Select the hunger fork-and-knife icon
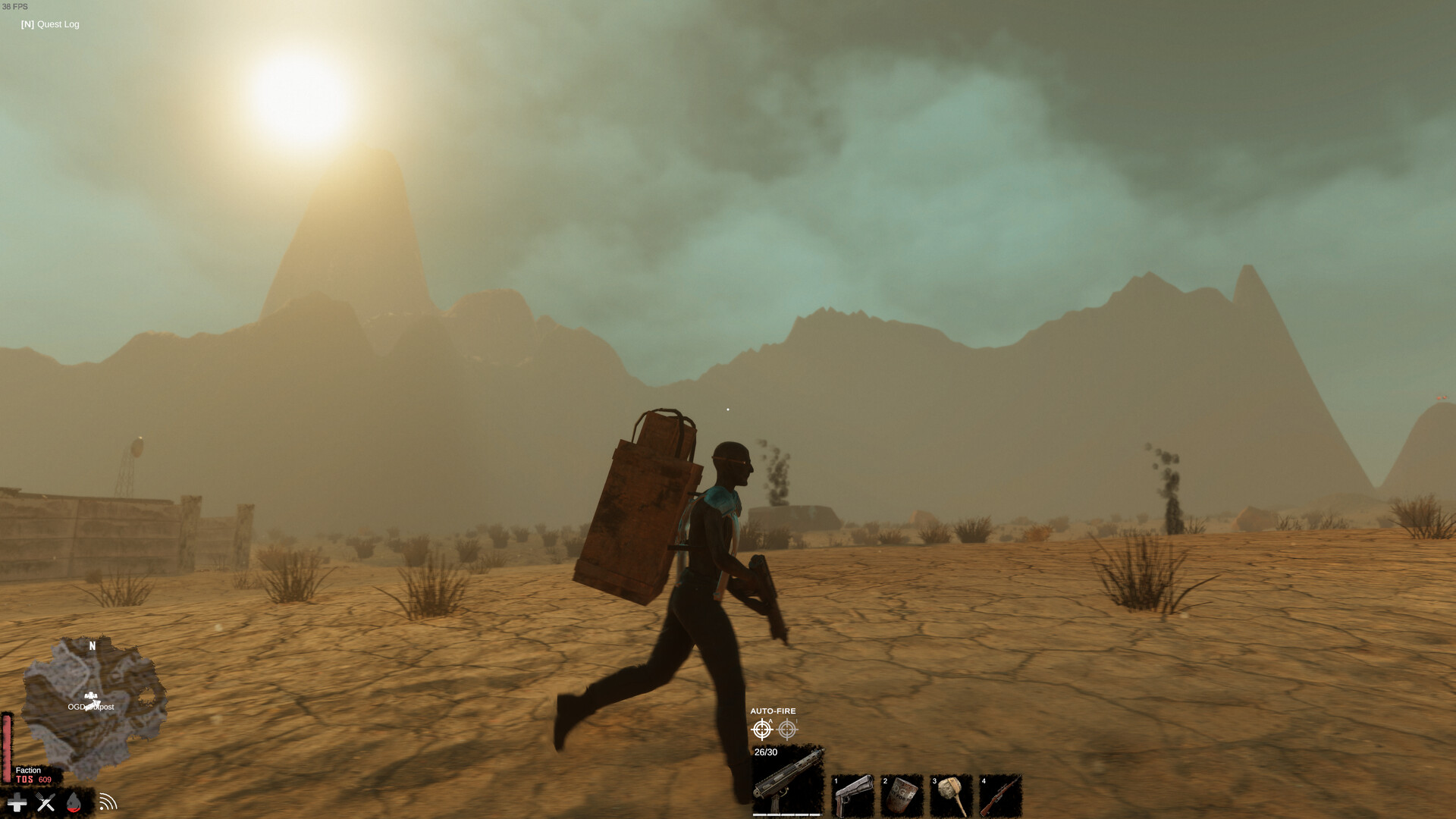 tap(45, 802)
